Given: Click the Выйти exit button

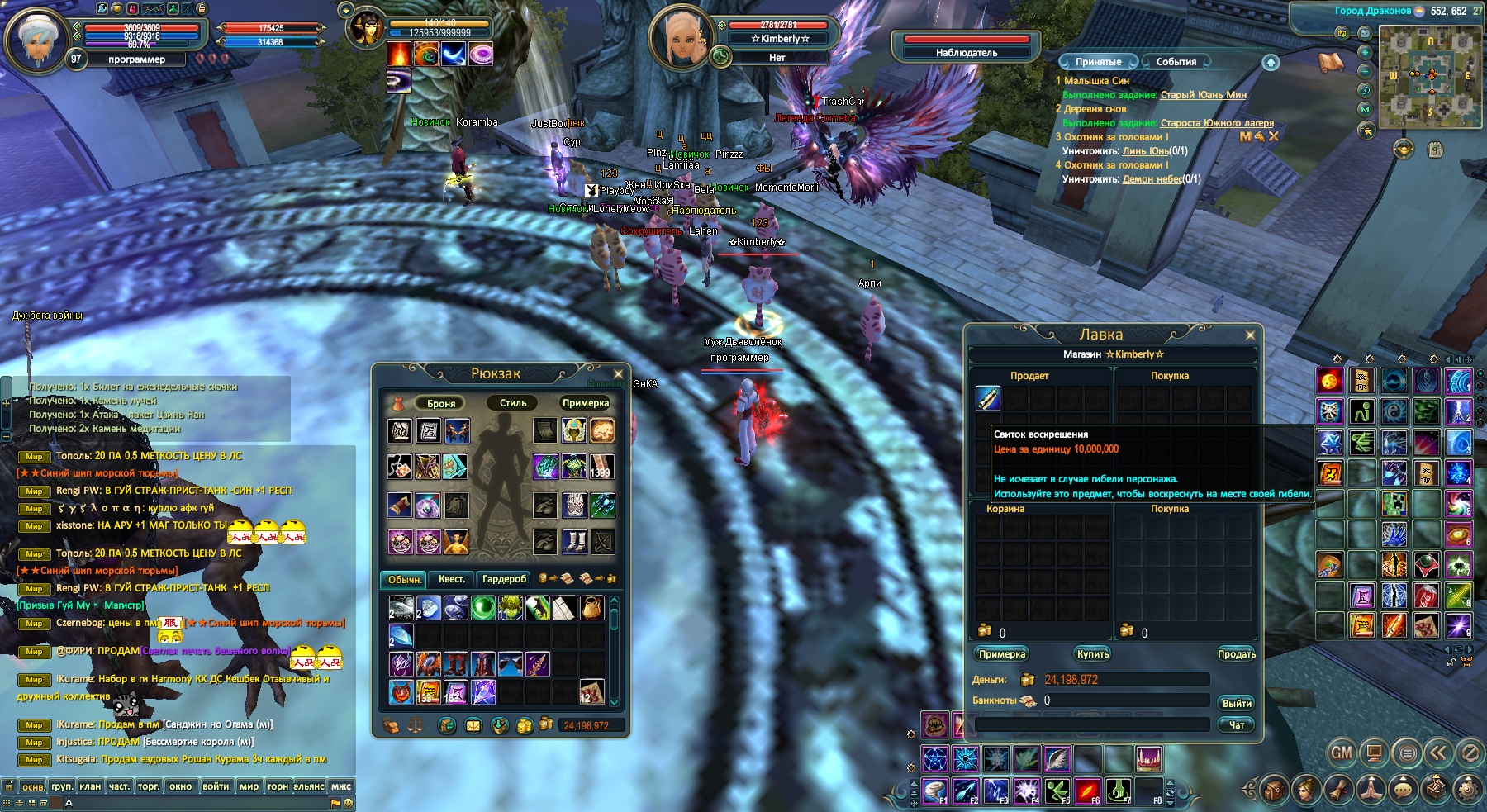Looking at the screenshot, I should coord(1236,703).
